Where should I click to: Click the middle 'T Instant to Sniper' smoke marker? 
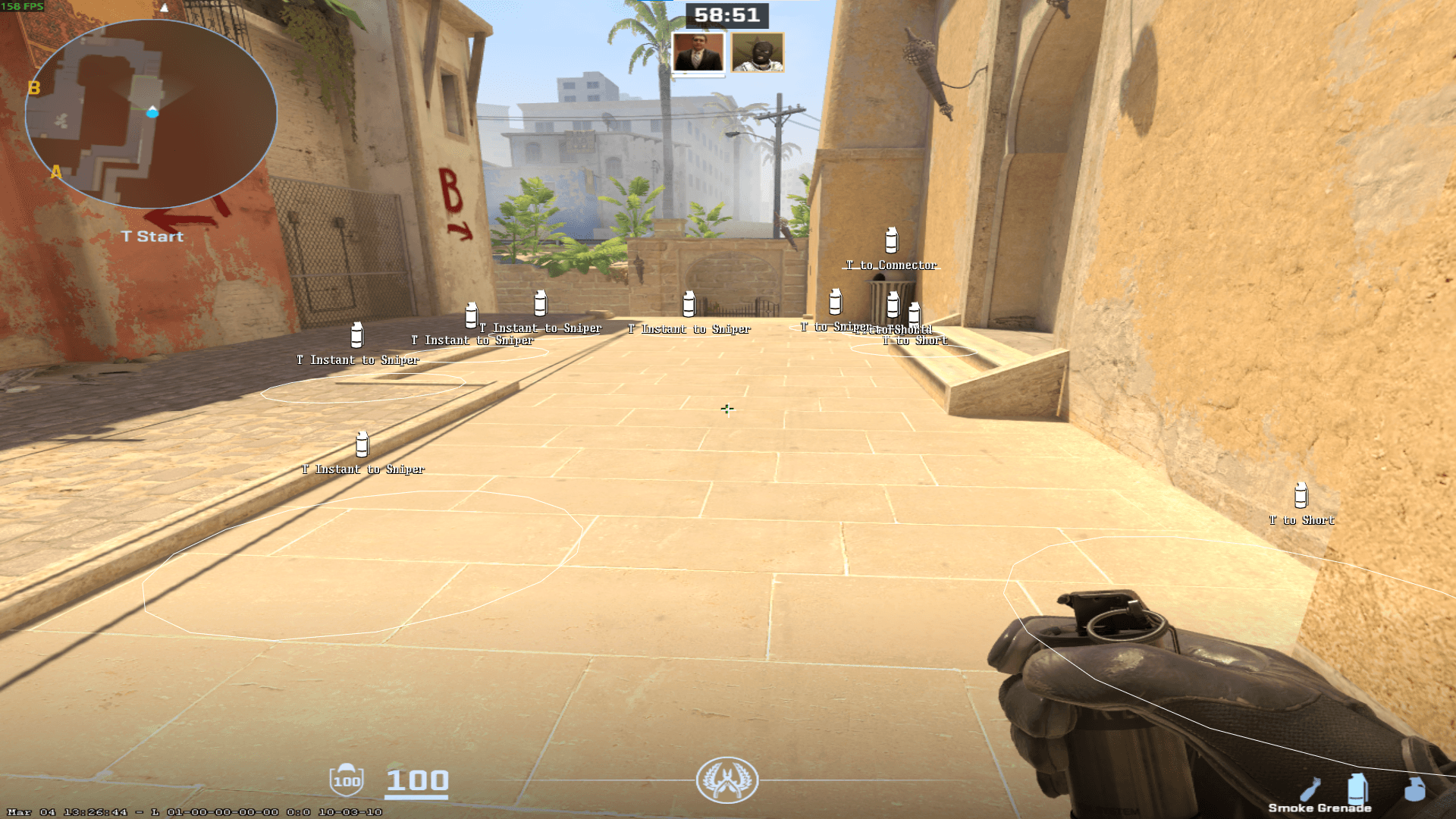(x=539, y=303)
